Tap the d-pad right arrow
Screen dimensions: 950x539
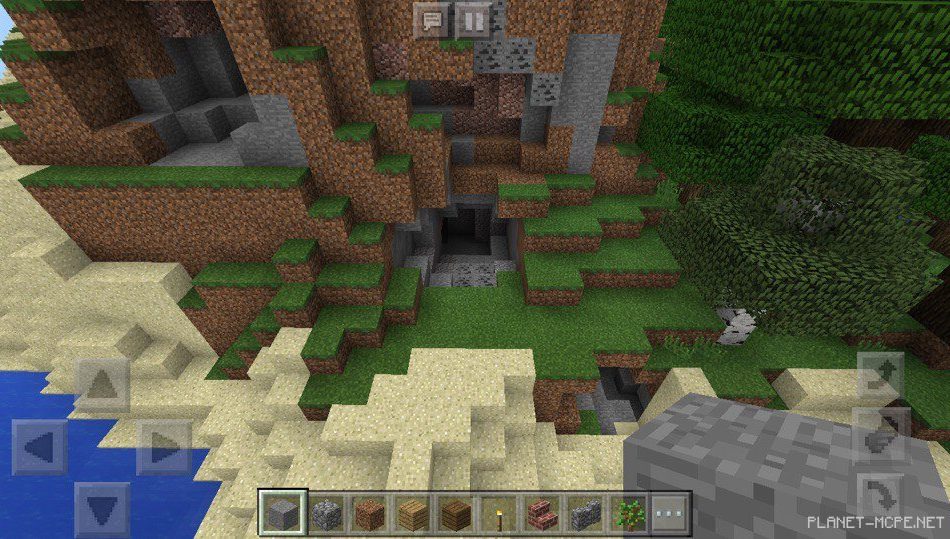pyautogui.click(x=164, y=447)
